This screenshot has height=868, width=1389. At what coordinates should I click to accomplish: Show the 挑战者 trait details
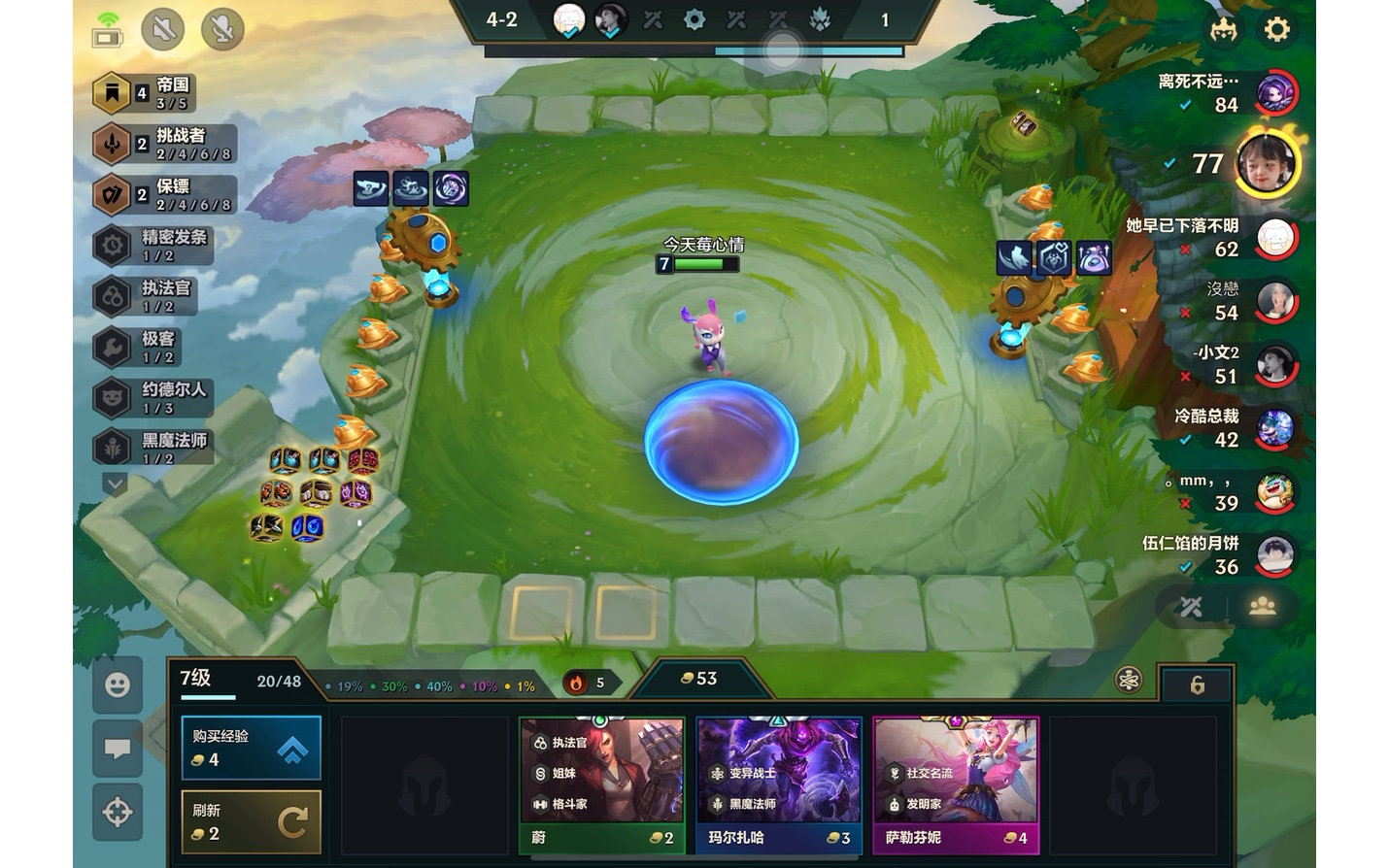click(x=163, y=144)
